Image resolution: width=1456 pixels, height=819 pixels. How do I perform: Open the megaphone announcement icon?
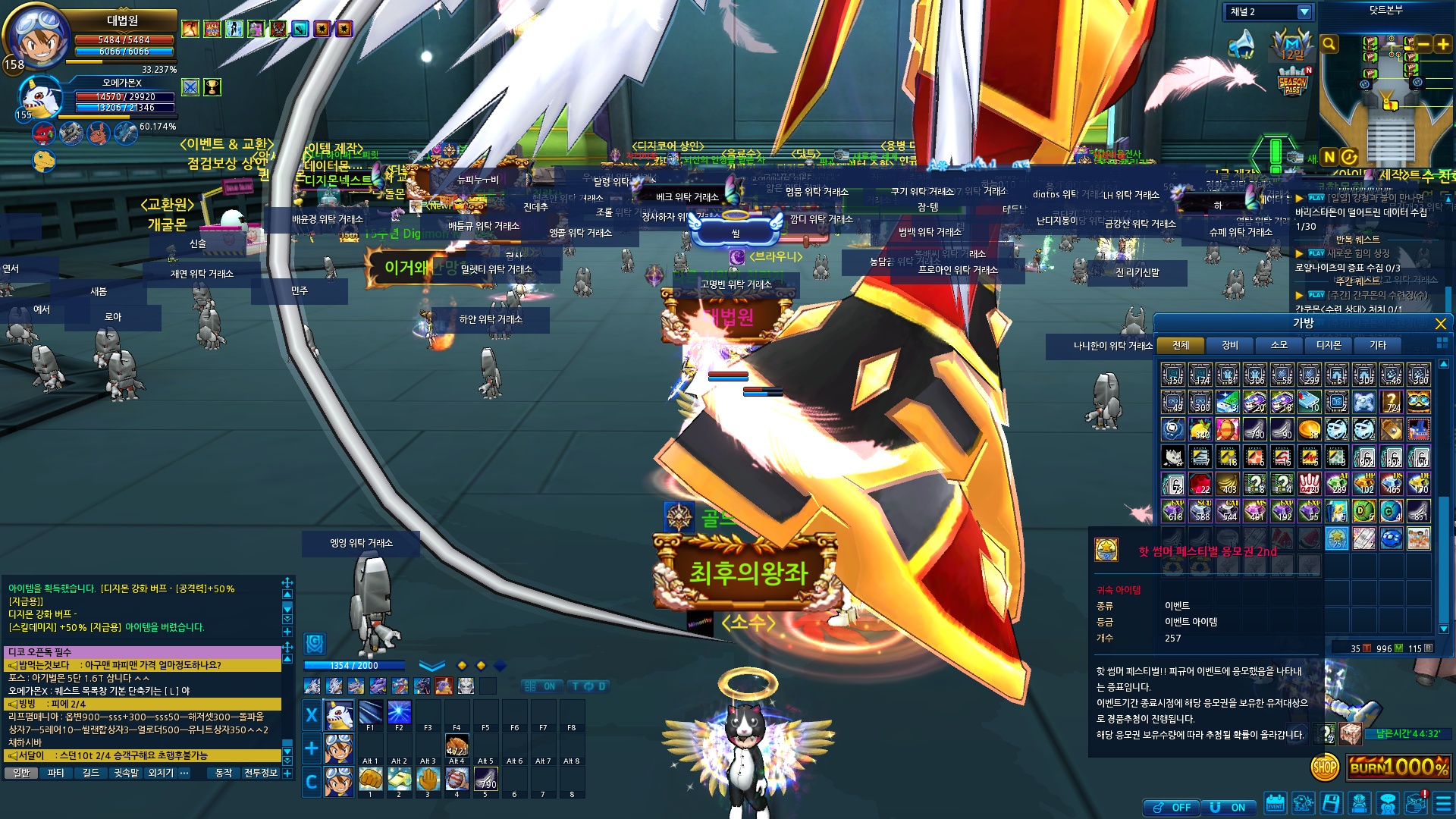(x=1241, y=45)
